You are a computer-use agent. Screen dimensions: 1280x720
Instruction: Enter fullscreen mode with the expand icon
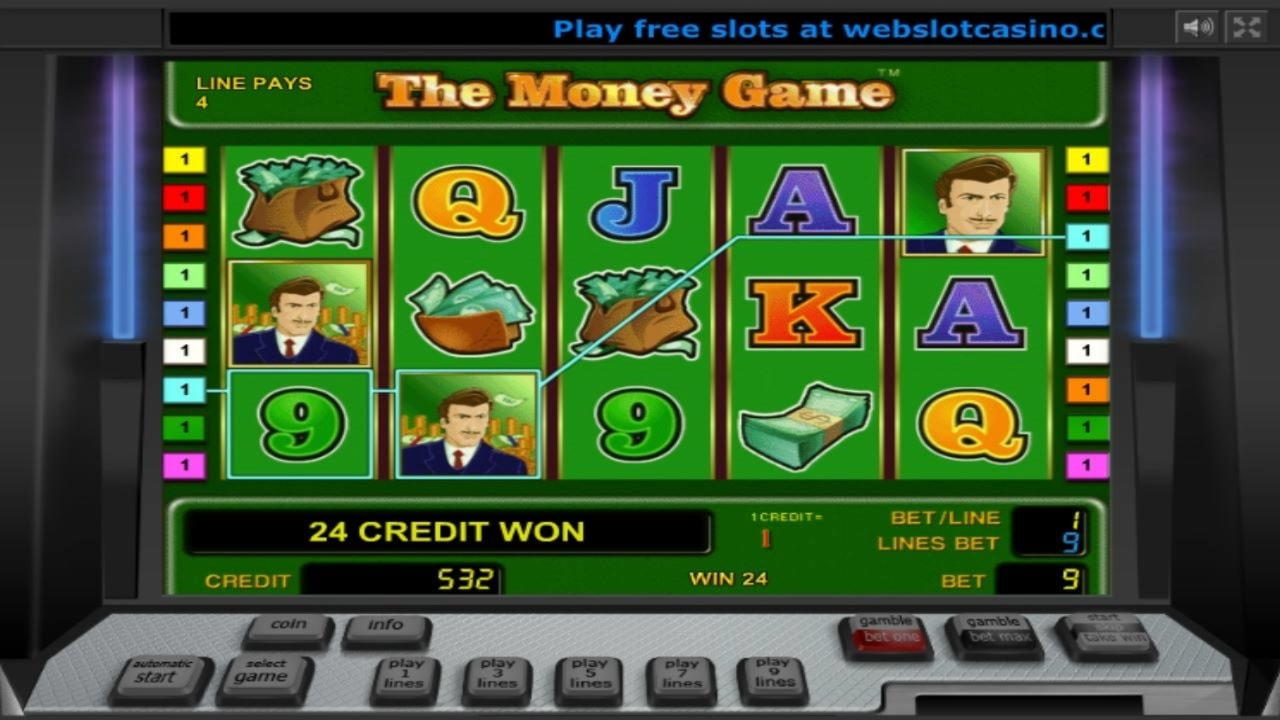click(x=1245, y=27)
